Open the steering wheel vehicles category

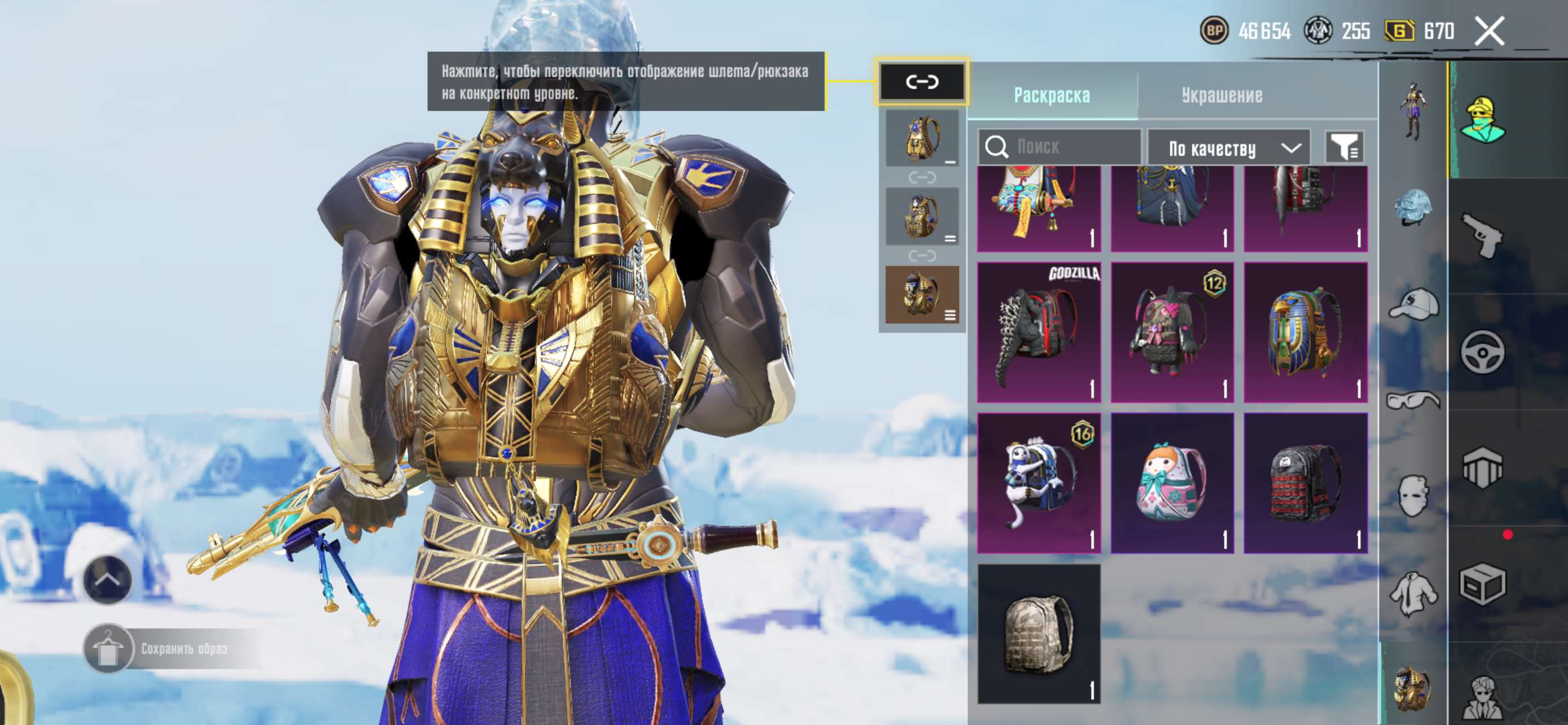click(x=1482, y=352)
